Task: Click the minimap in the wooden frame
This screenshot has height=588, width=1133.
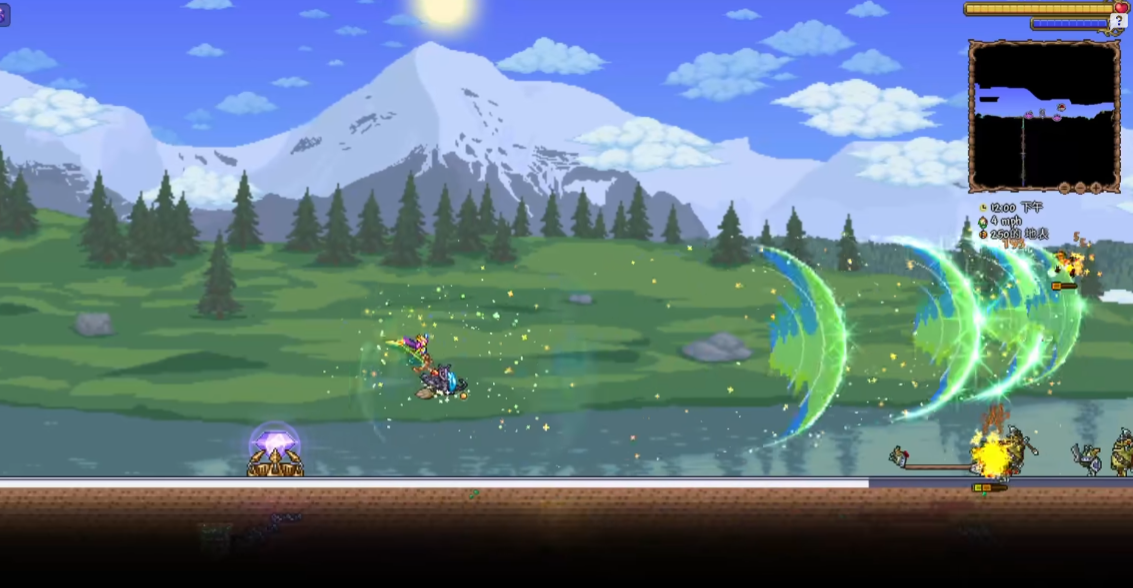Action: point(1044,115)
